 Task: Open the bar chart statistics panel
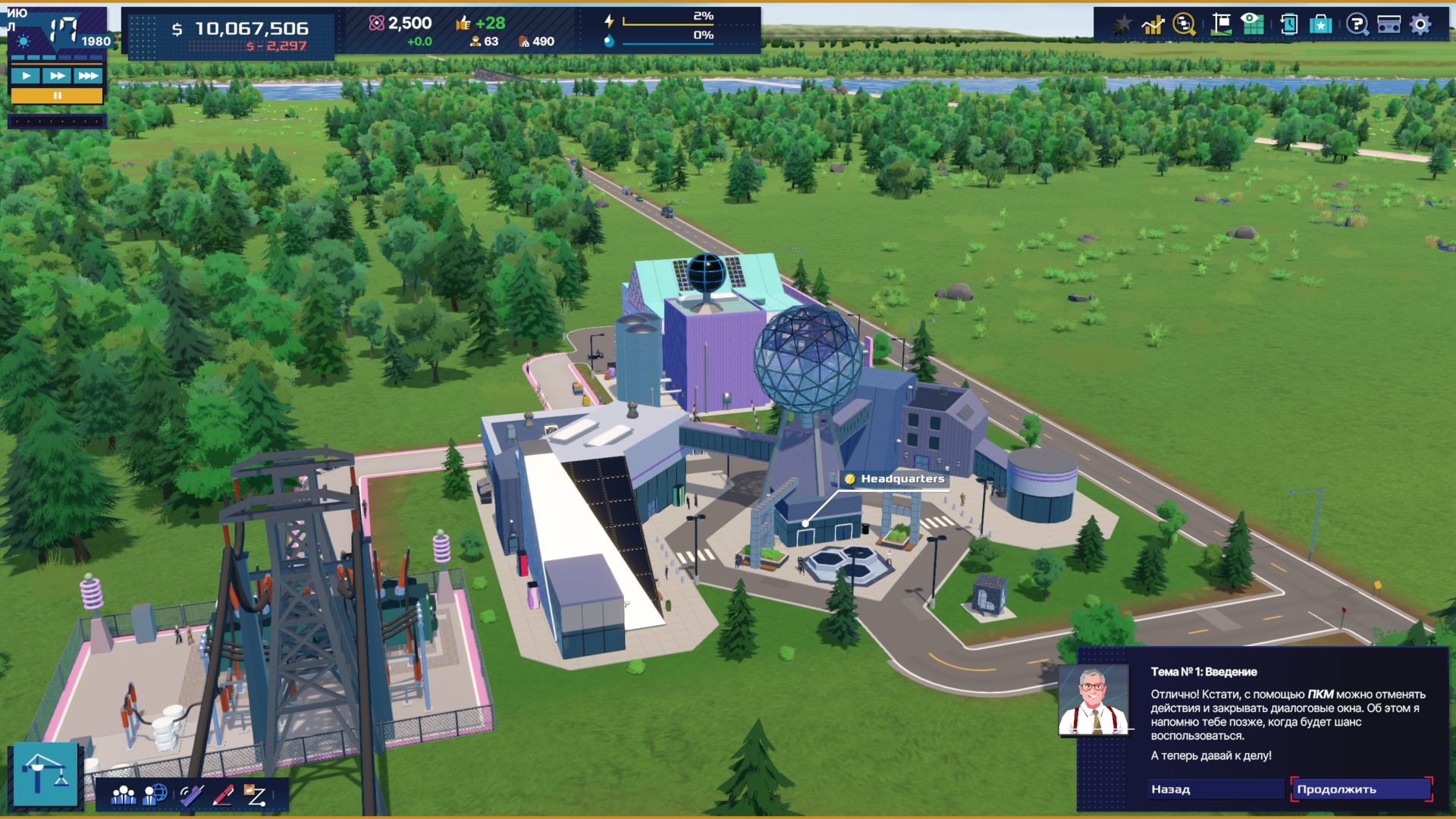pyautogui.click(x=1153, y=24)
